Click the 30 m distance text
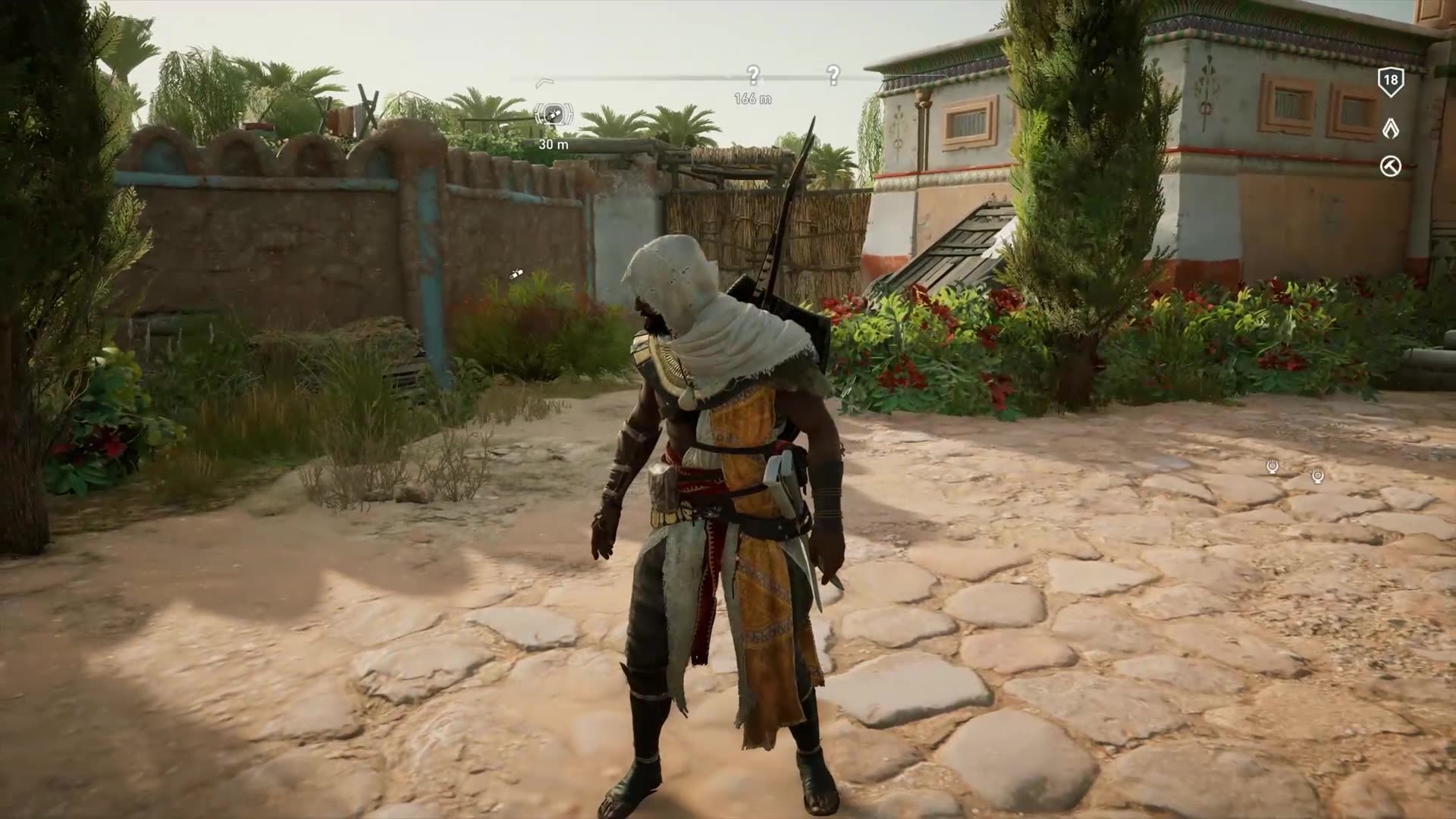1456x819 pixels. point(551,143)
